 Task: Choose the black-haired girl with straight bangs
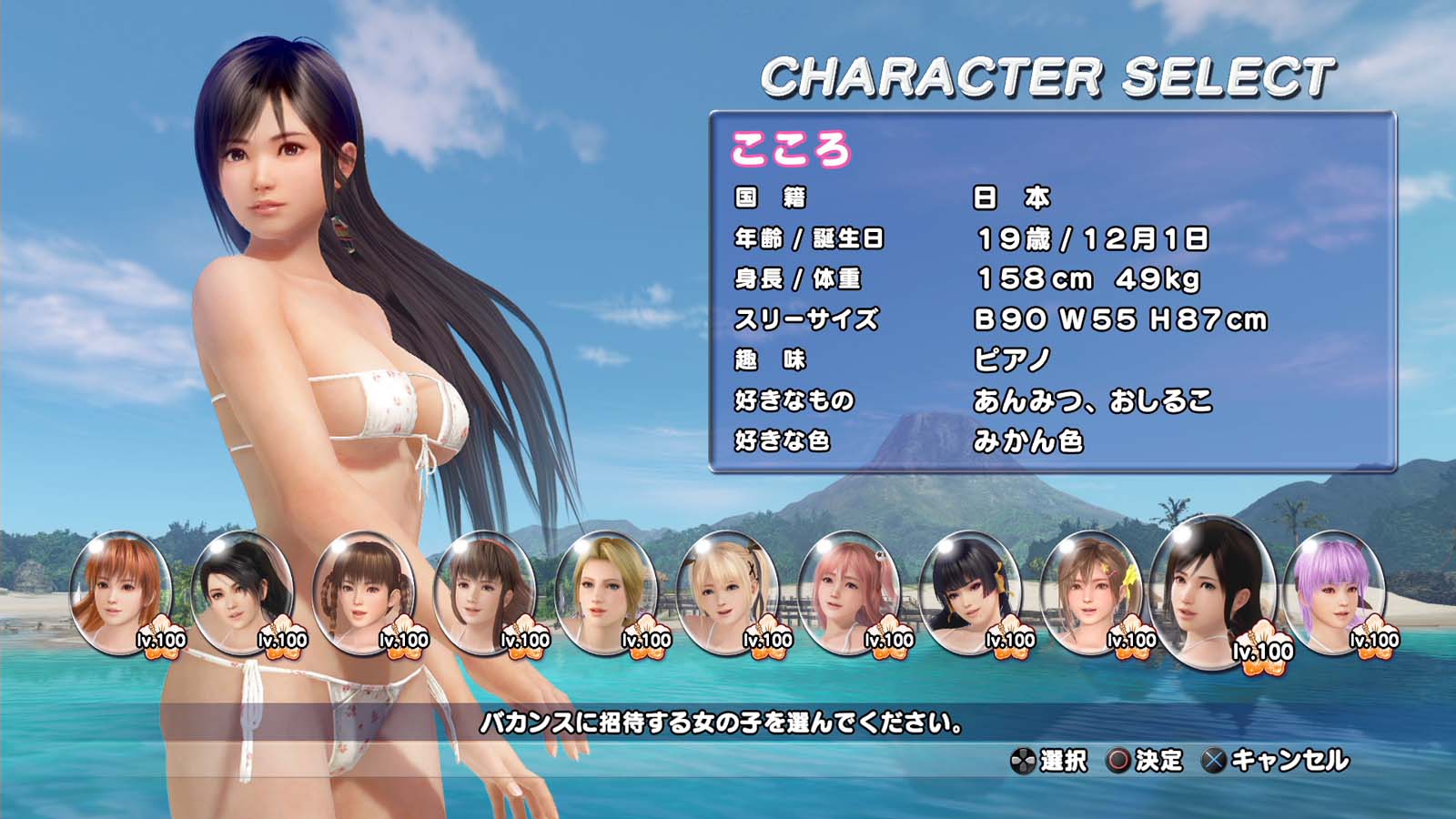tap(970, 591)
